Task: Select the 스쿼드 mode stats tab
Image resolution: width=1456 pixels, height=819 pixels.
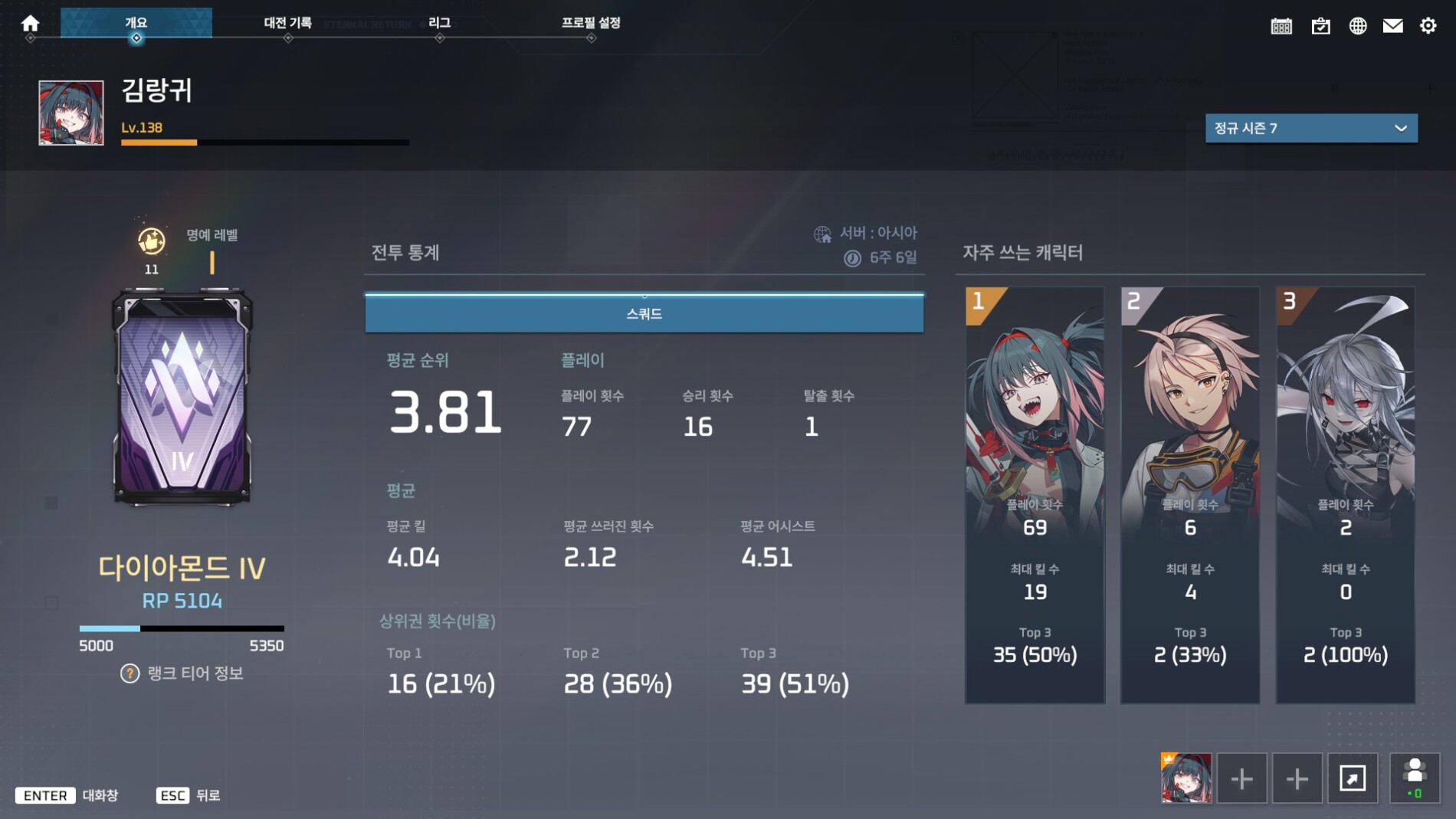Action: [x=644, y=313]
